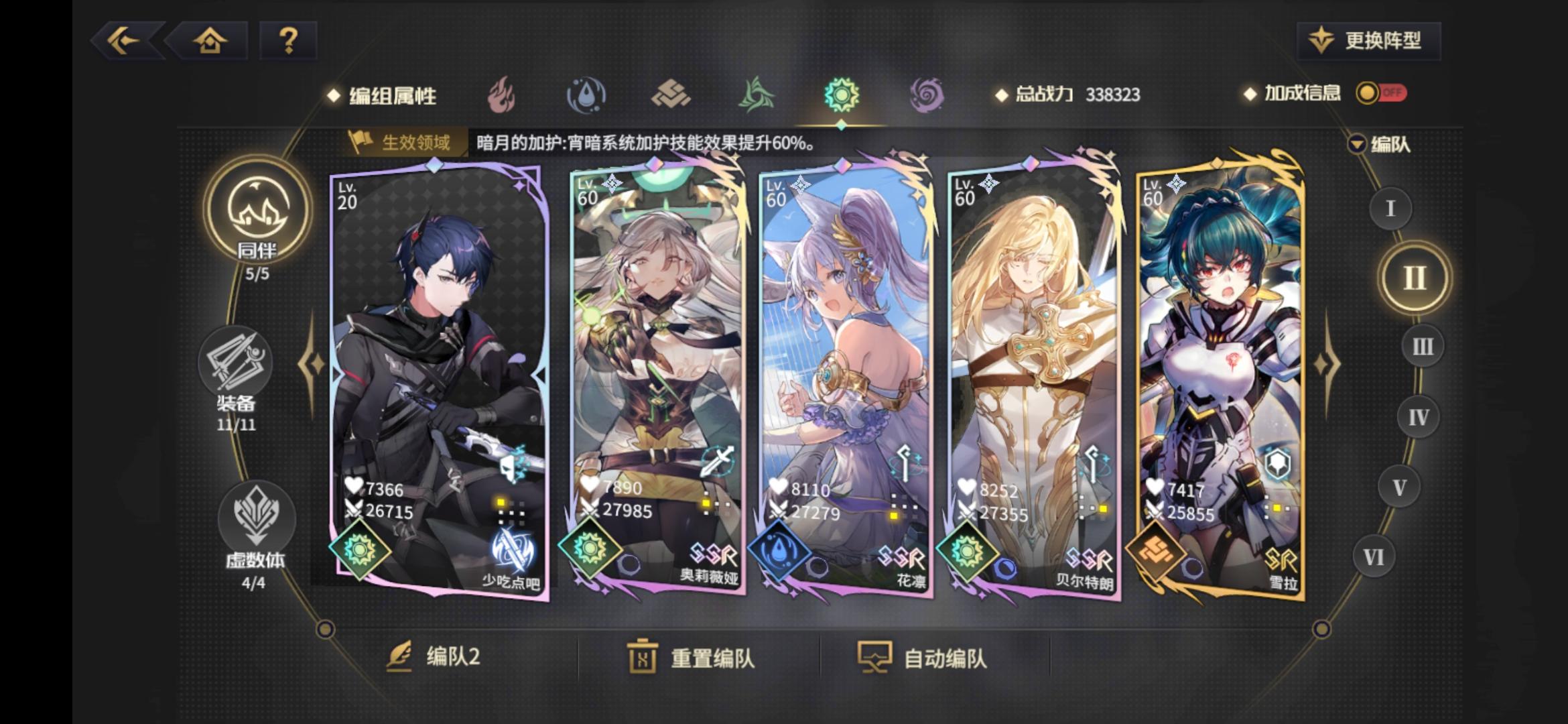Open the light element attribute filter
This screenshot has width=1568, height=724.
(842, 96)
